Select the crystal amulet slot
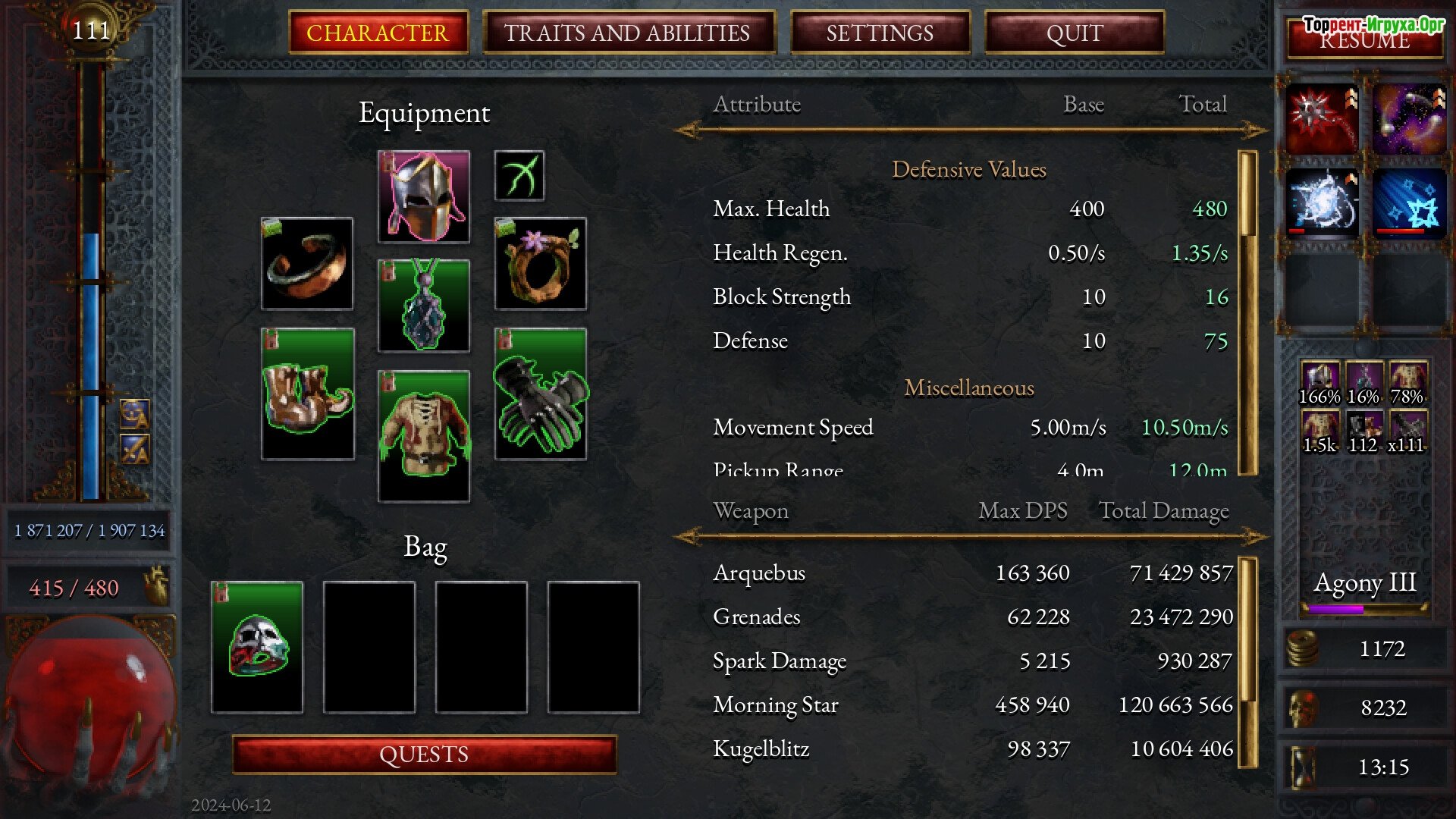This screenshot has width=1456, height=819. 424,306
